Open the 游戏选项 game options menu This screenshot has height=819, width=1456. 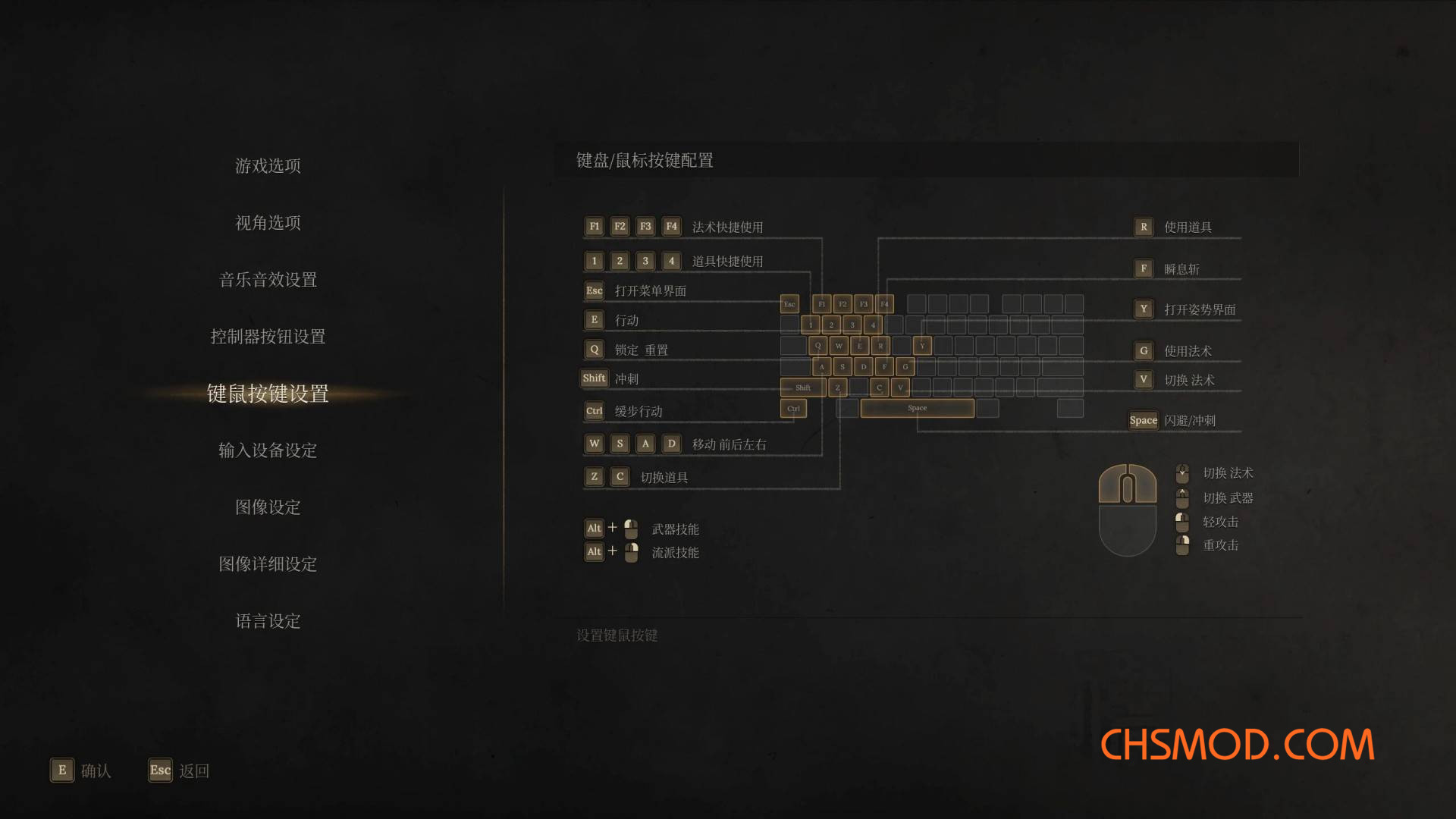click(268, 165)
